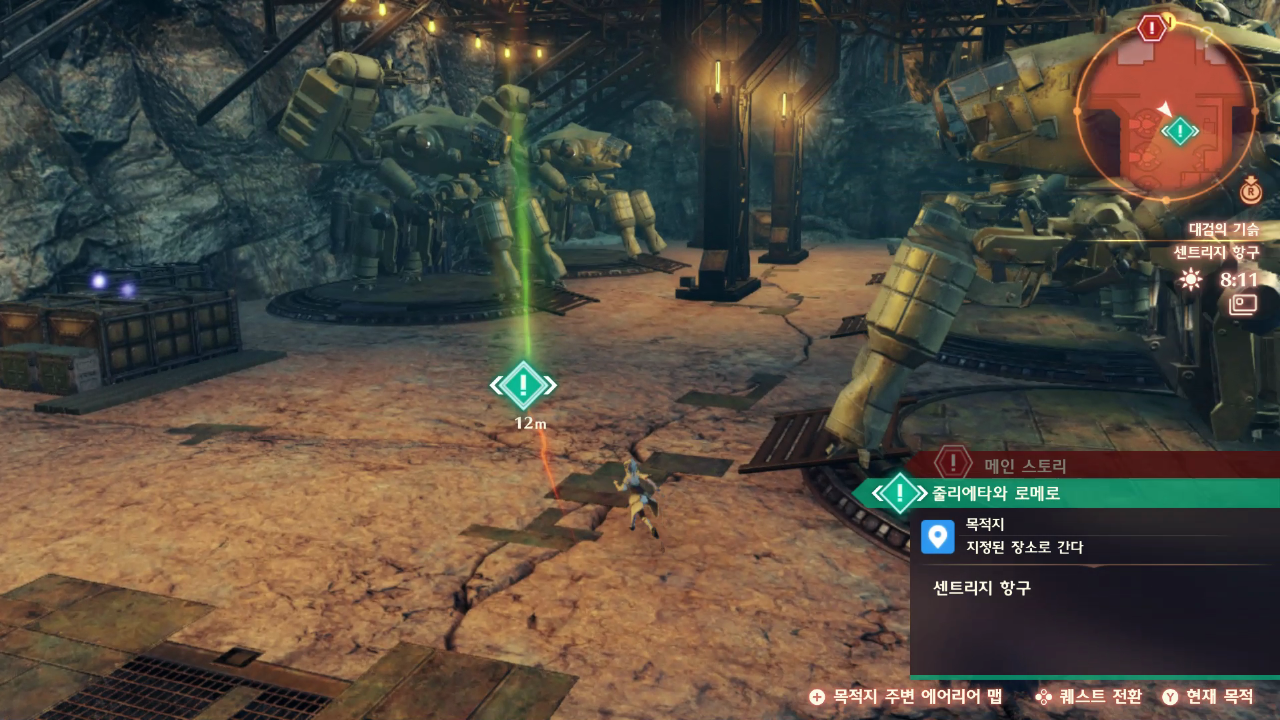Click the small rectangular icon below the clock
The width and height of the screenshot is (1280, 720).
[1243, 304]
